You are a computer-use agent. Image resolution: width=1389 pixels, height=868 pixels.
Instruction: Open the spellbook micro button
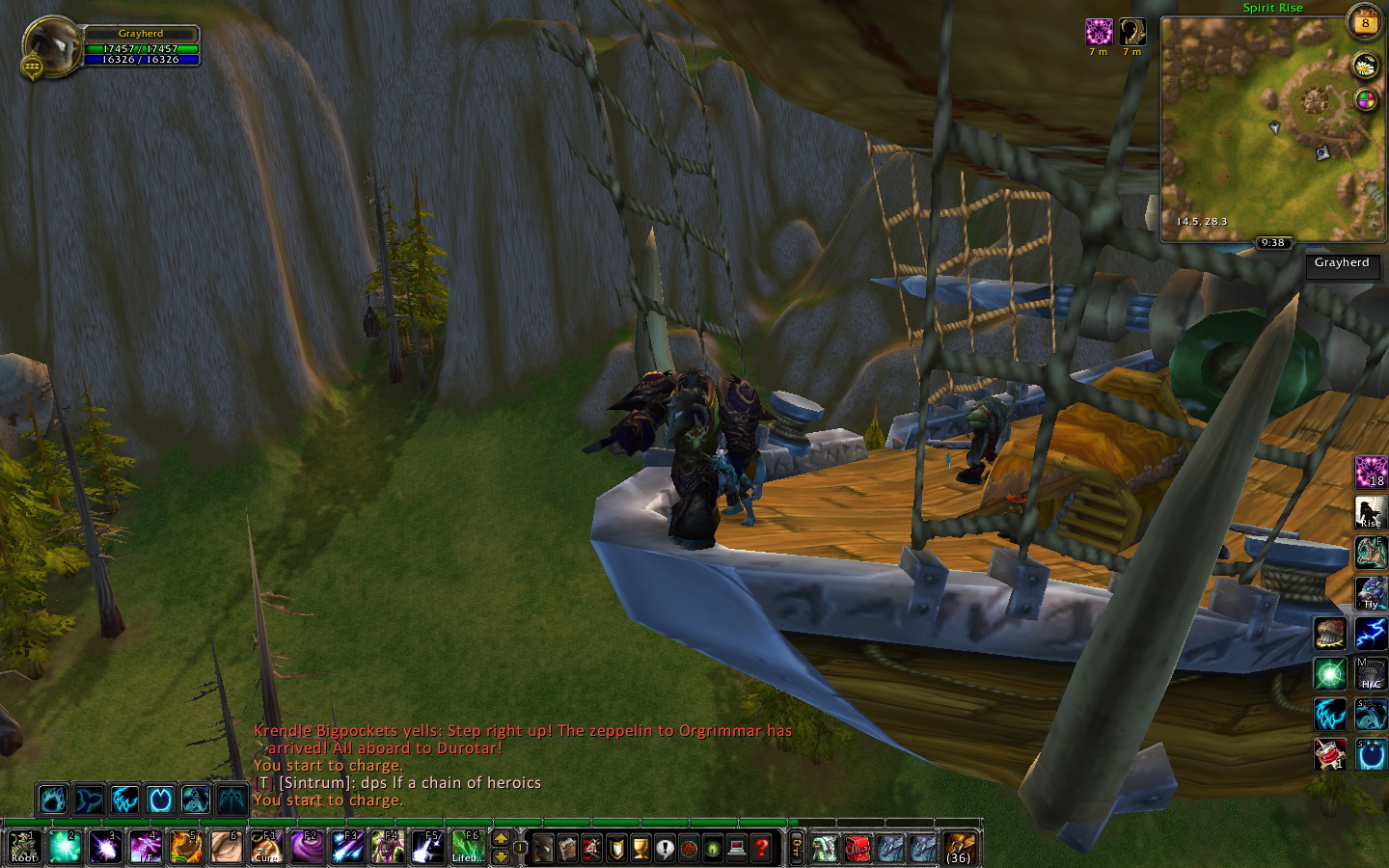click(x=567, y=848)
